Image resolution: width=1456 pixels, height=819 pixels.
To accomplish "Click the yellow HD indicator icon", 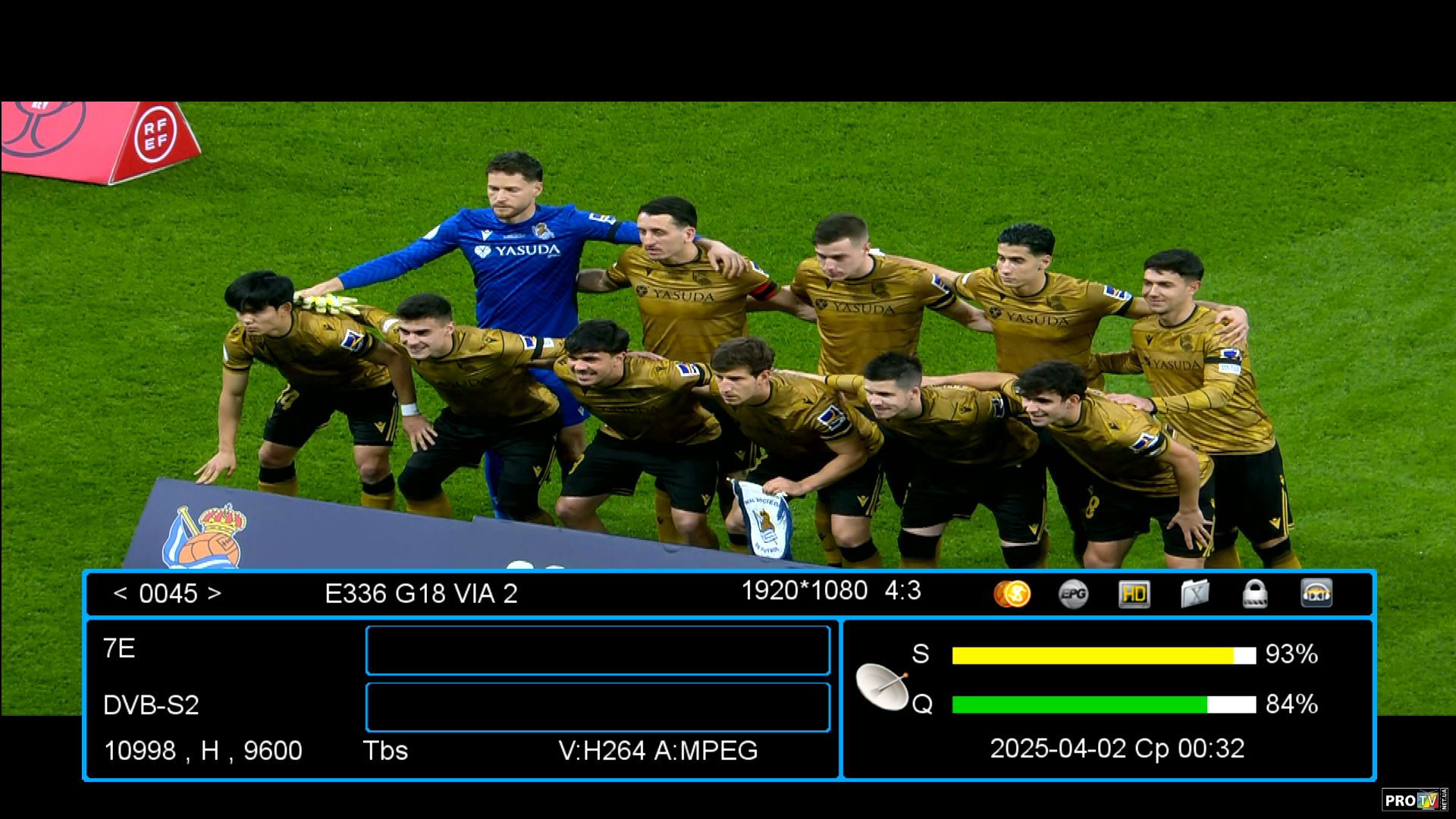I will point(1134,594).
